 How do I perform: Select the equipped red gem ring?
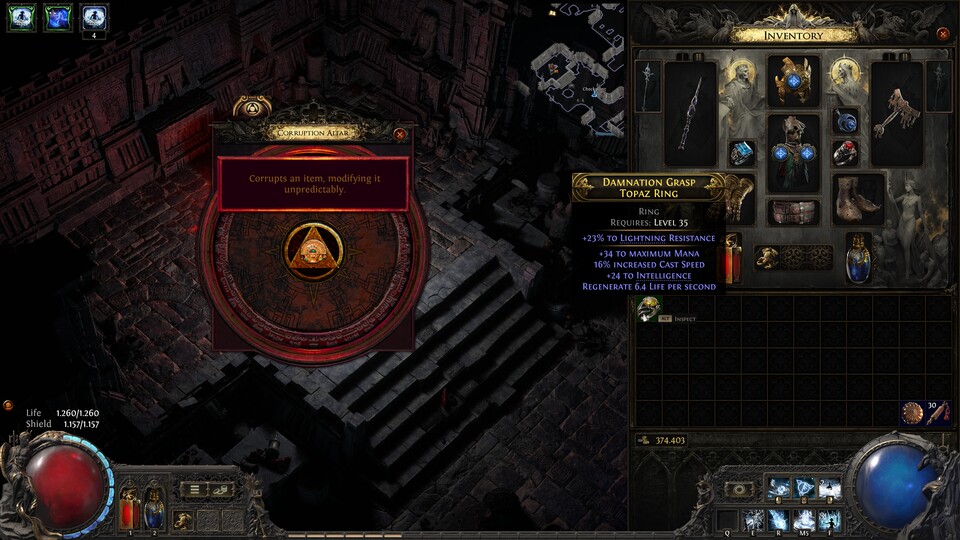(x=846, y=153)
